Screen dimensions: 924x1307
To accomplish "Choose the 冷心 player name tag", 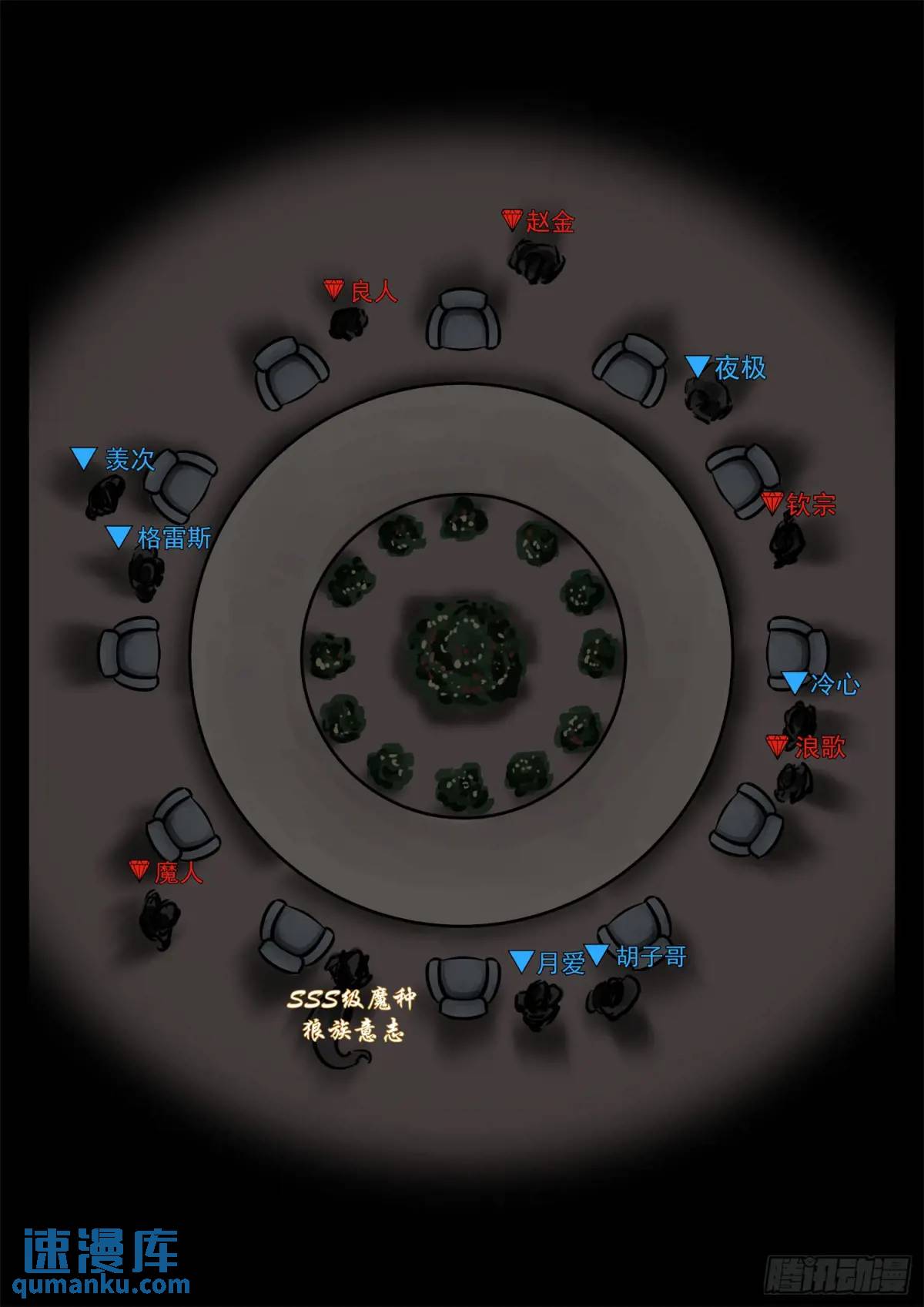I will tap(834, 684).
